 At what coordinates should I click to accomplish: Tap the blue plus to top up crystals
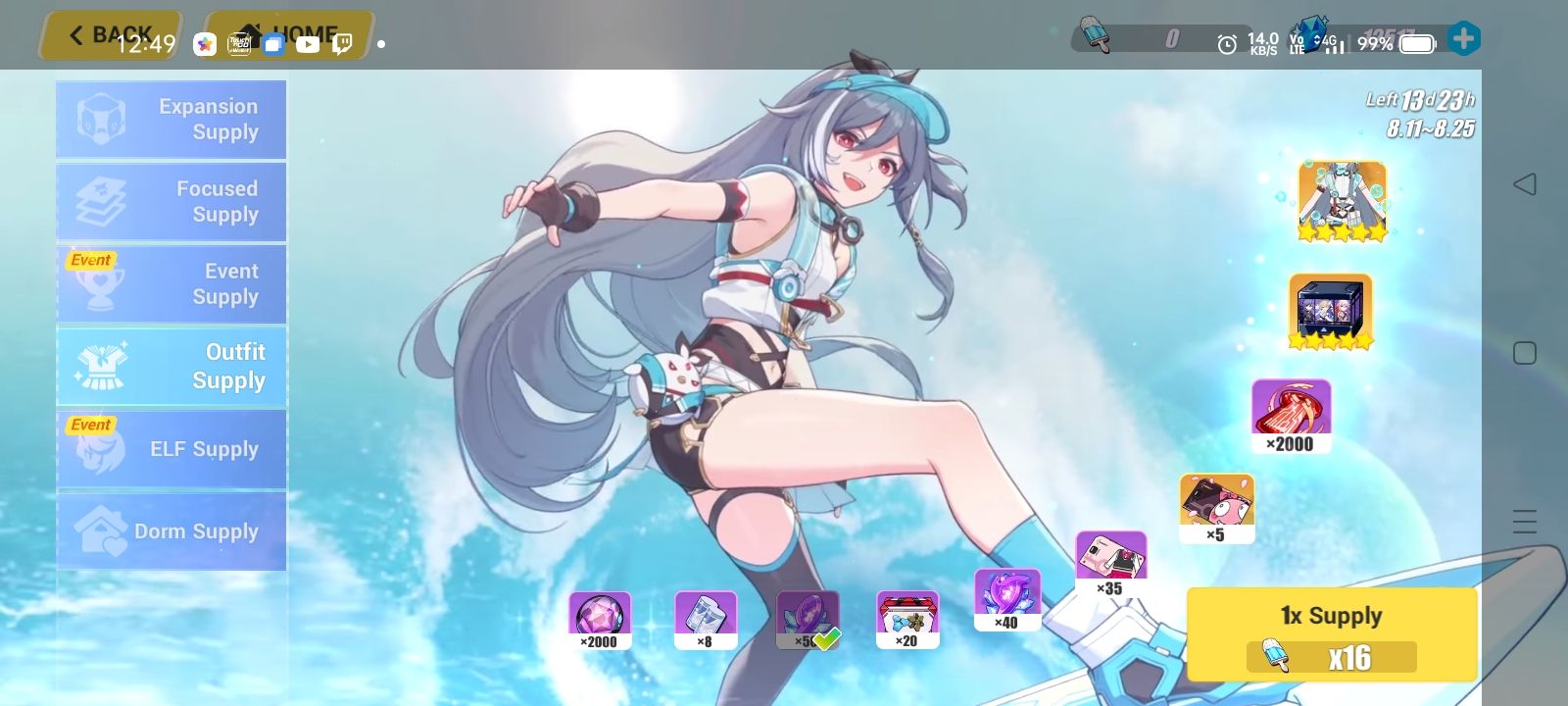point(1464,39)
